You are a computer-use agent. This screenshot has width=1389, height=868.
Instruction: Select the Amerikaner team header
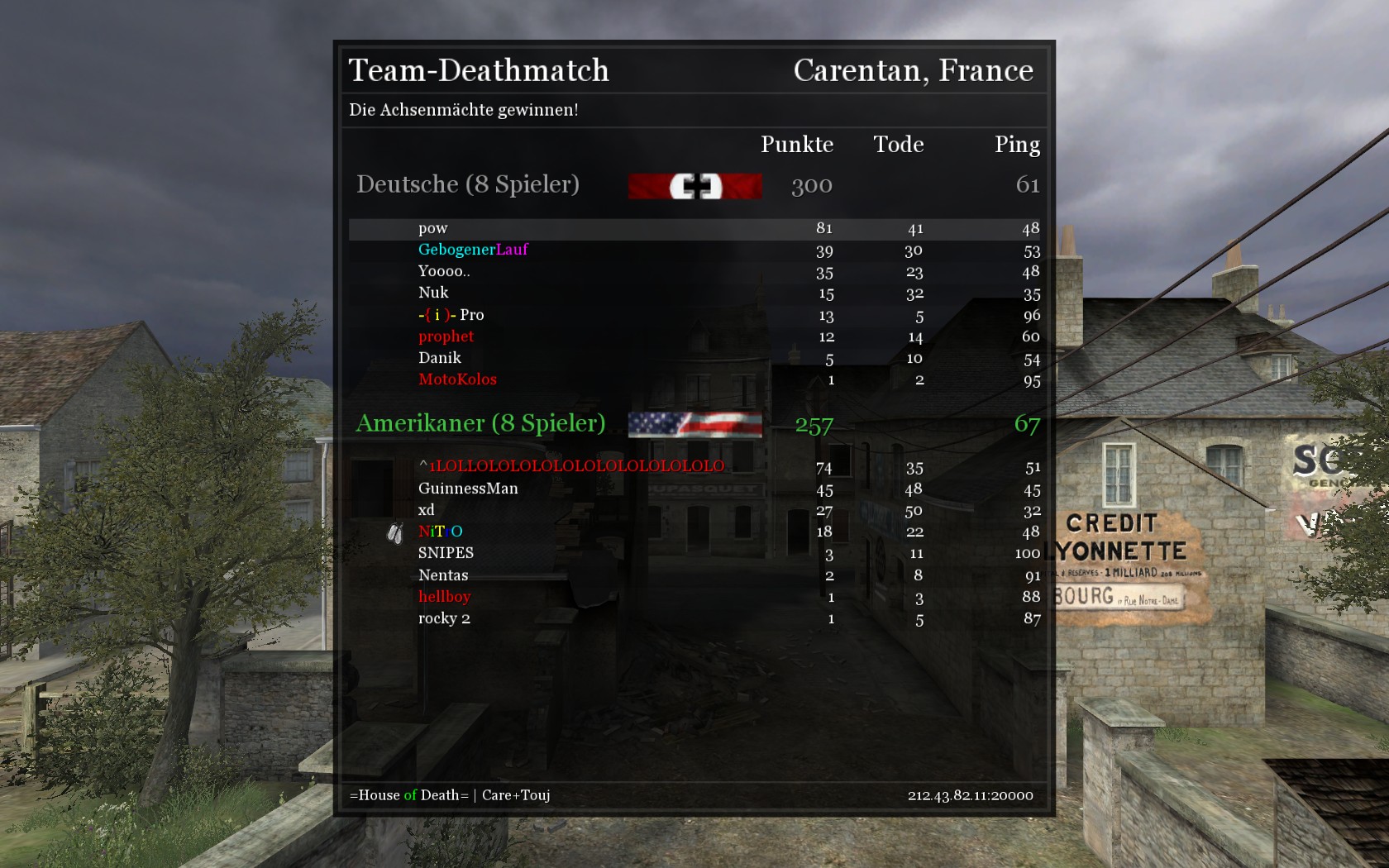pos(480,423)
